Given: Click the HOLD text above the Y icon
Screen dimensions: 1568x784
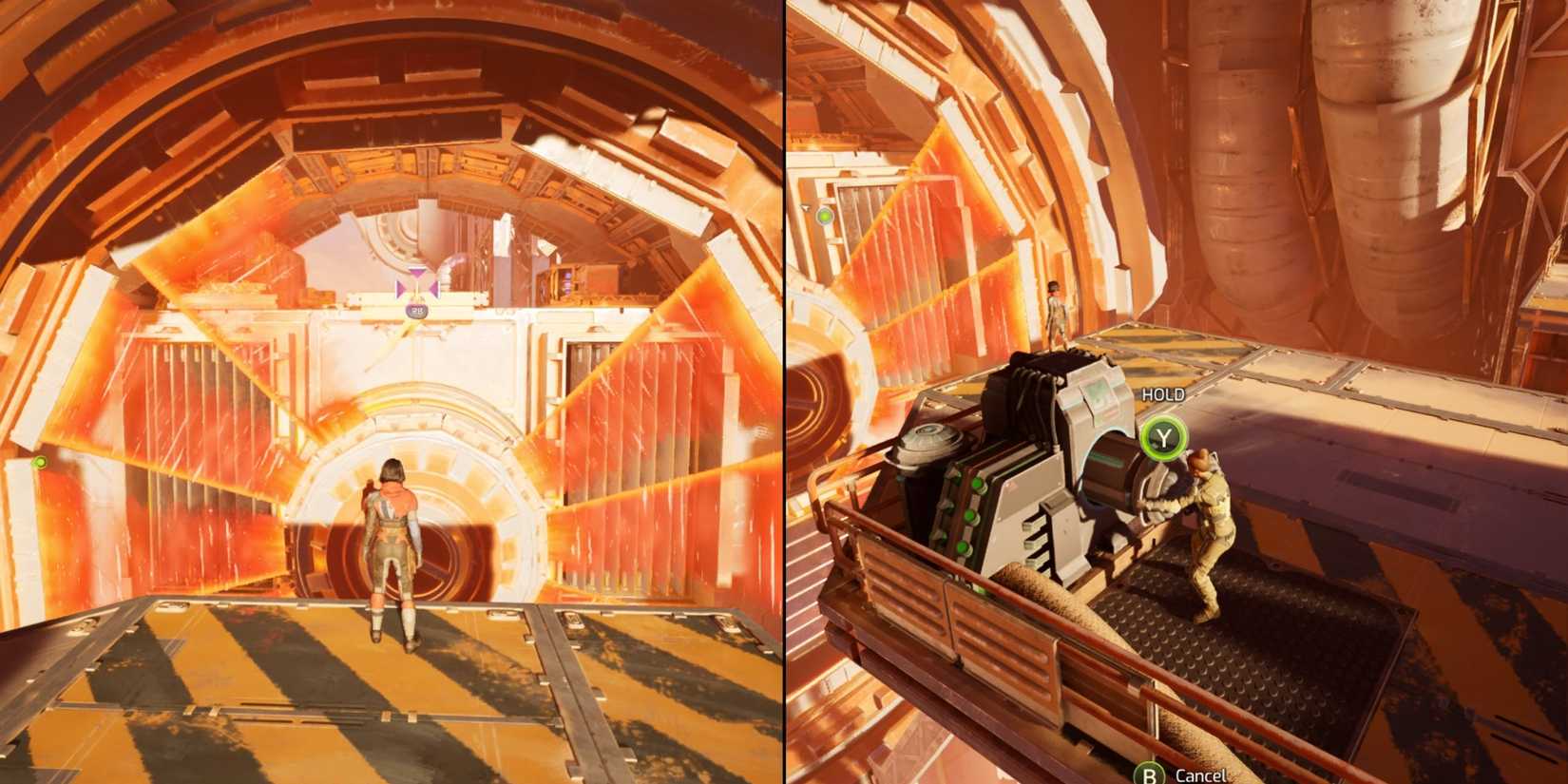Looking at the screenshot, I should tap(1161, 392).
